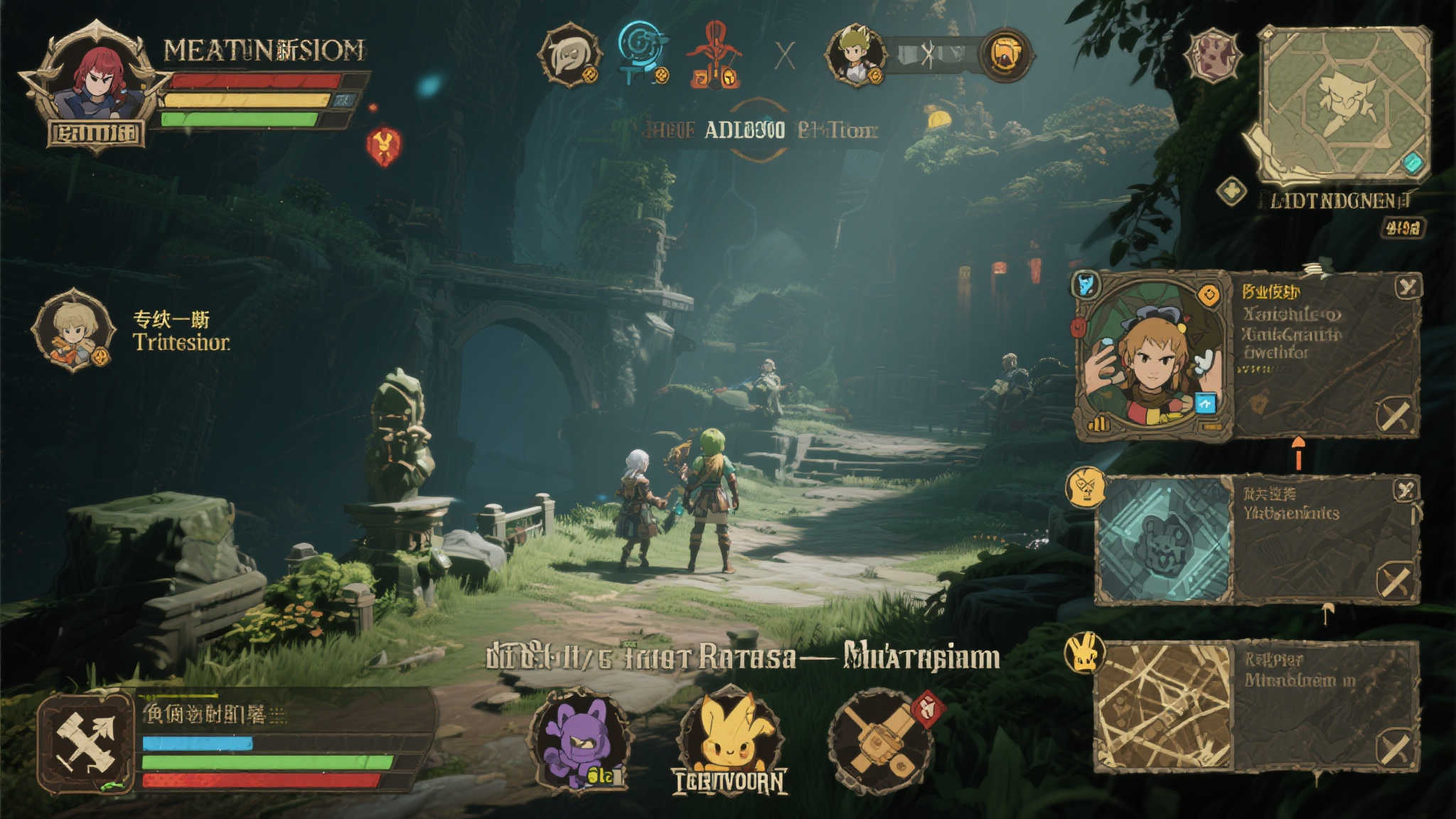Use the hammer item ability icon
The width and height of the screenshot is (1456, 819).
click(882, 742)
